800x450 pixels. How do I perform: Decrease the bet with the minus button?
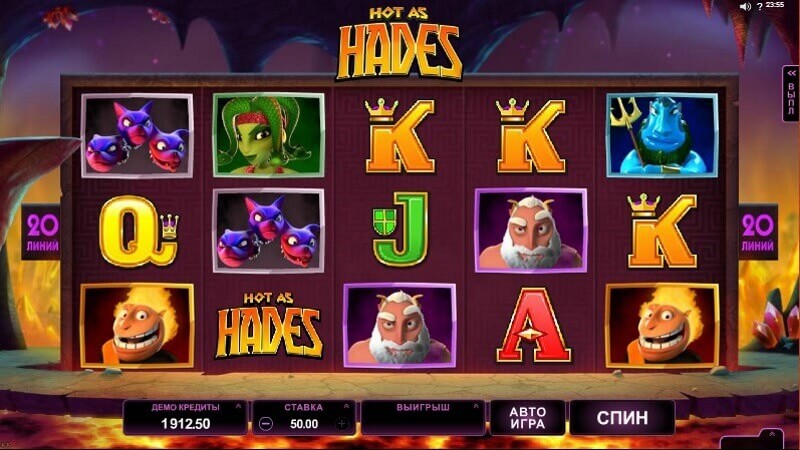[265, 423]
